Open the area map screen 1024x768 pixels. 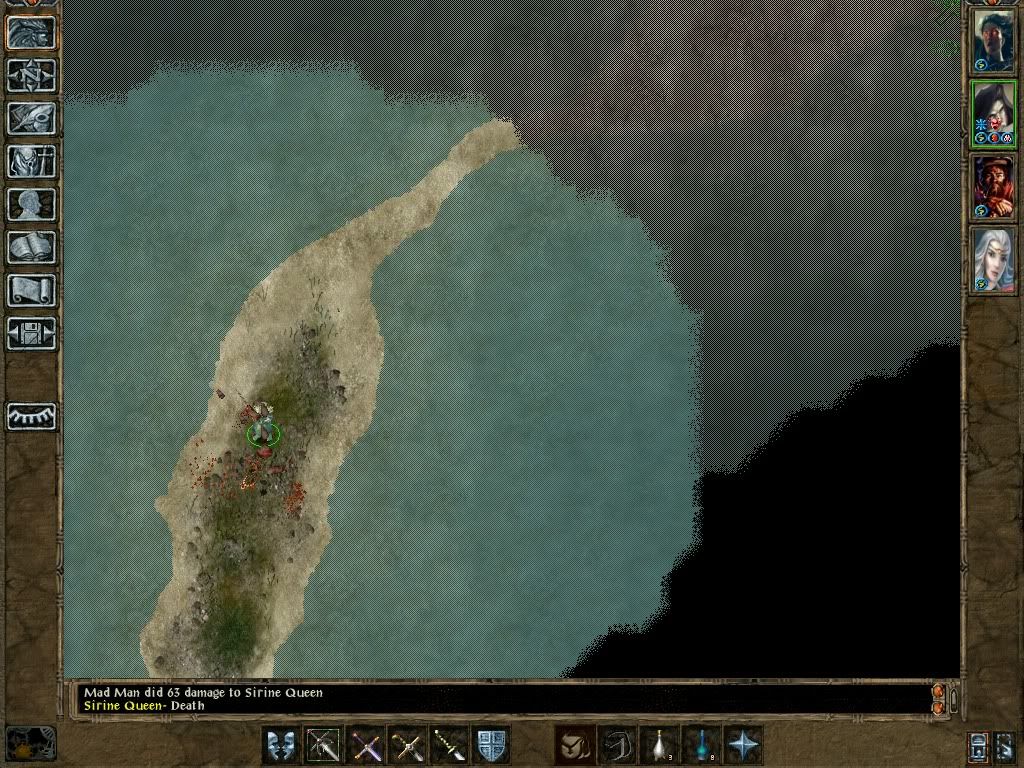coord(31,75)
